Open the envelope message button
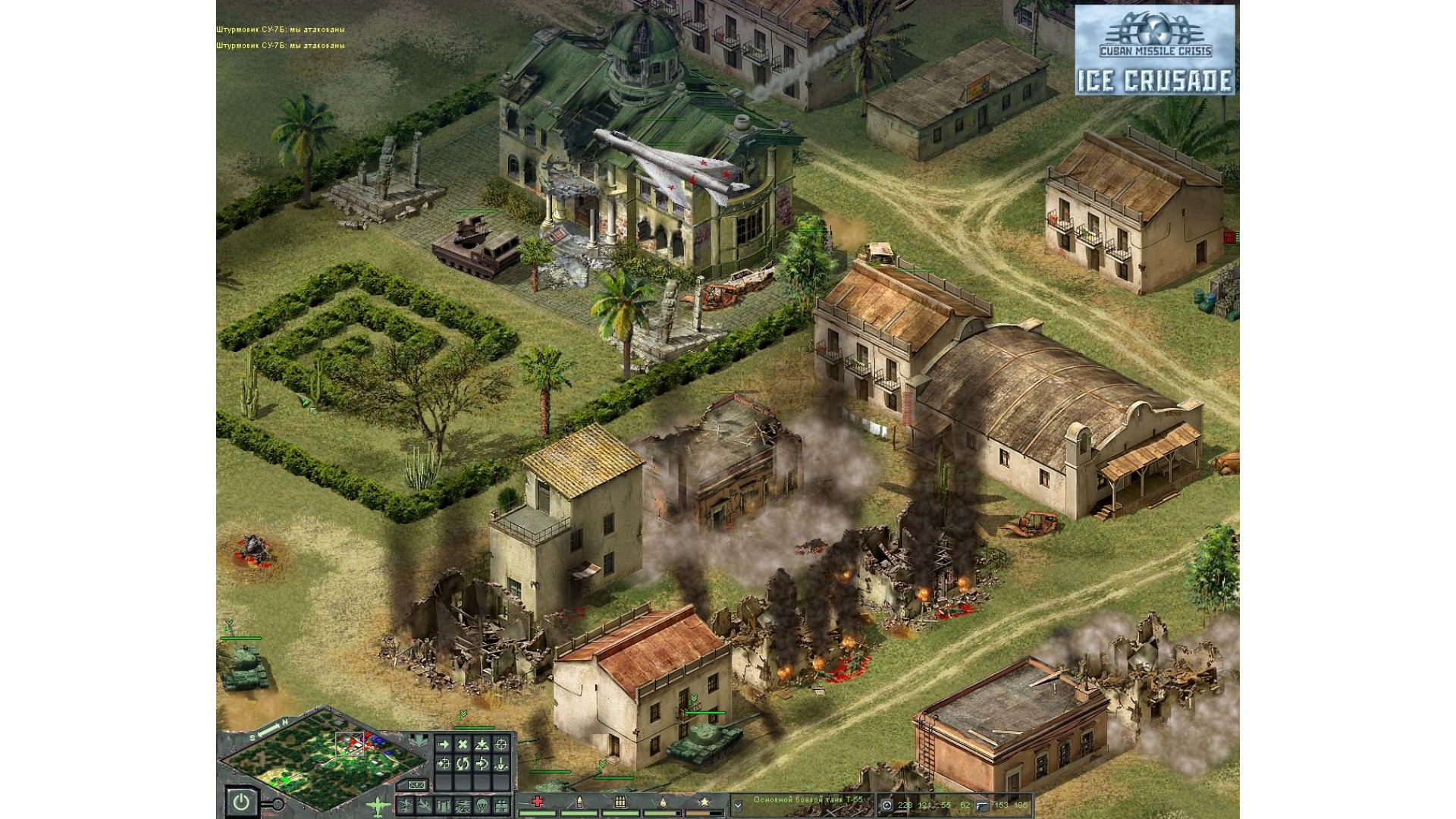The image size is (1456, 819). tap(416, 785)
